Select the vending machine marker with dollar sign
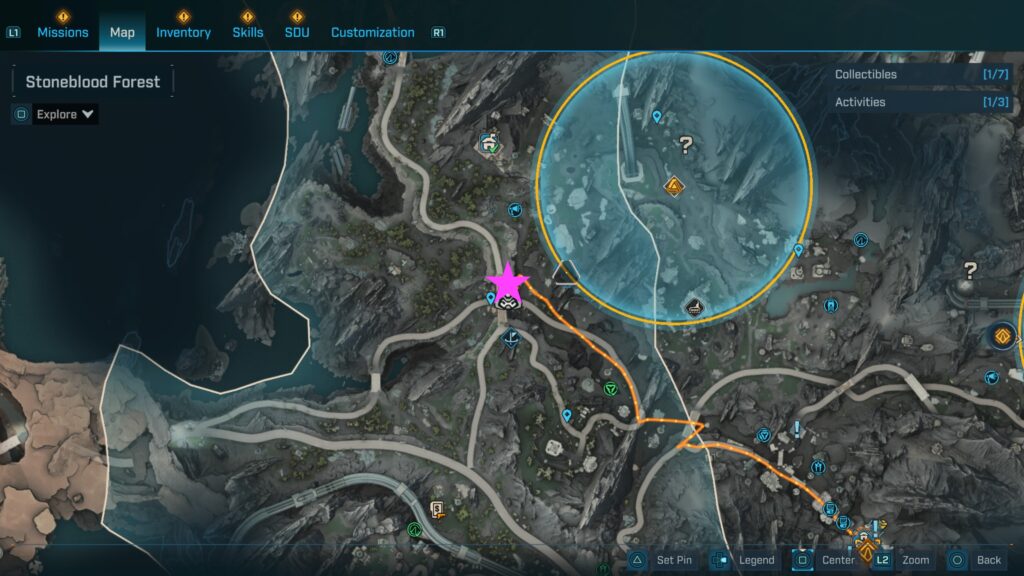This screenshot has height=576, width=1024. [x=436, y=508]
